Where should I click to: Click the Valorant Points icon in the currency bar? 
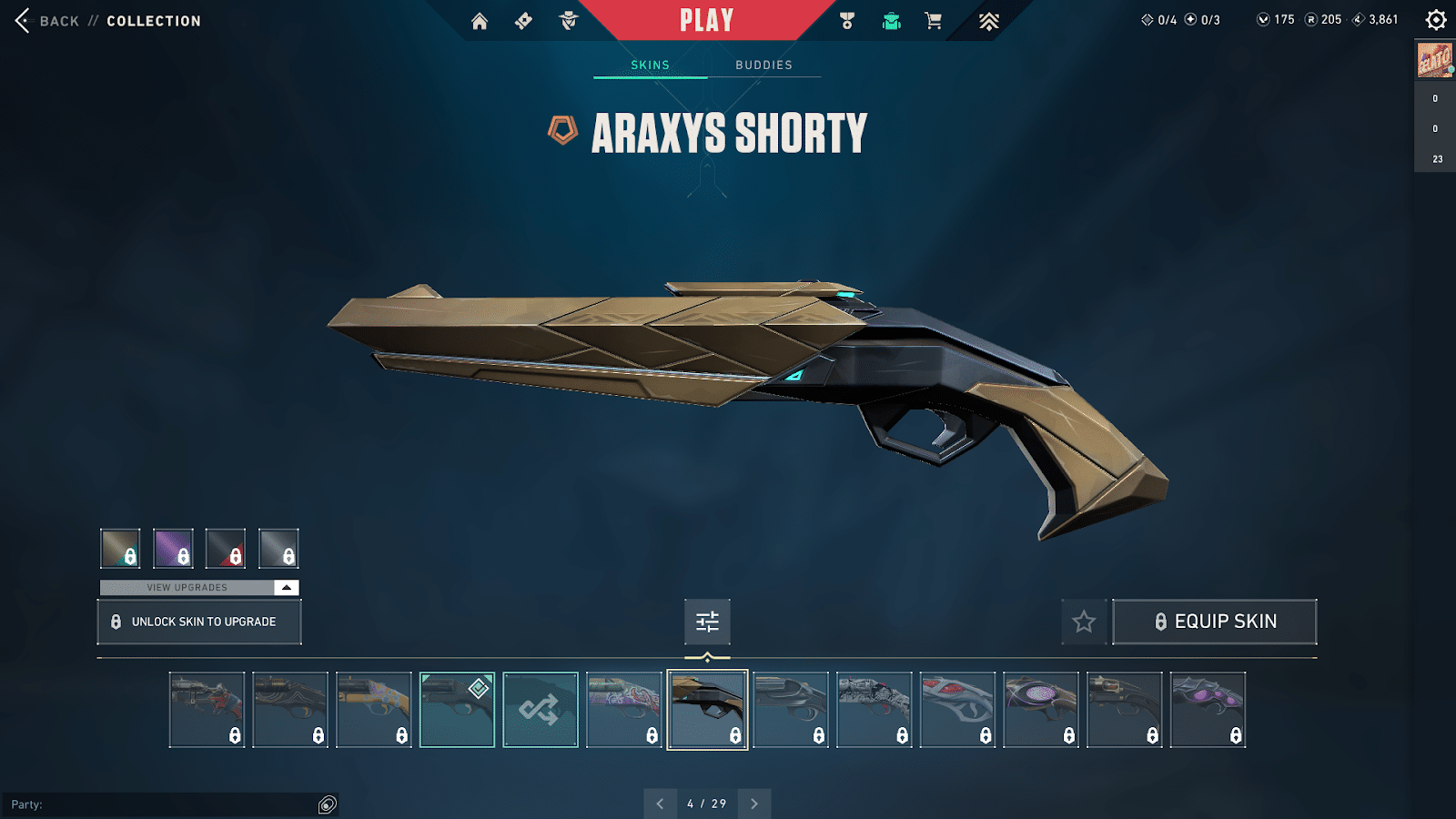pos(1265,18)
